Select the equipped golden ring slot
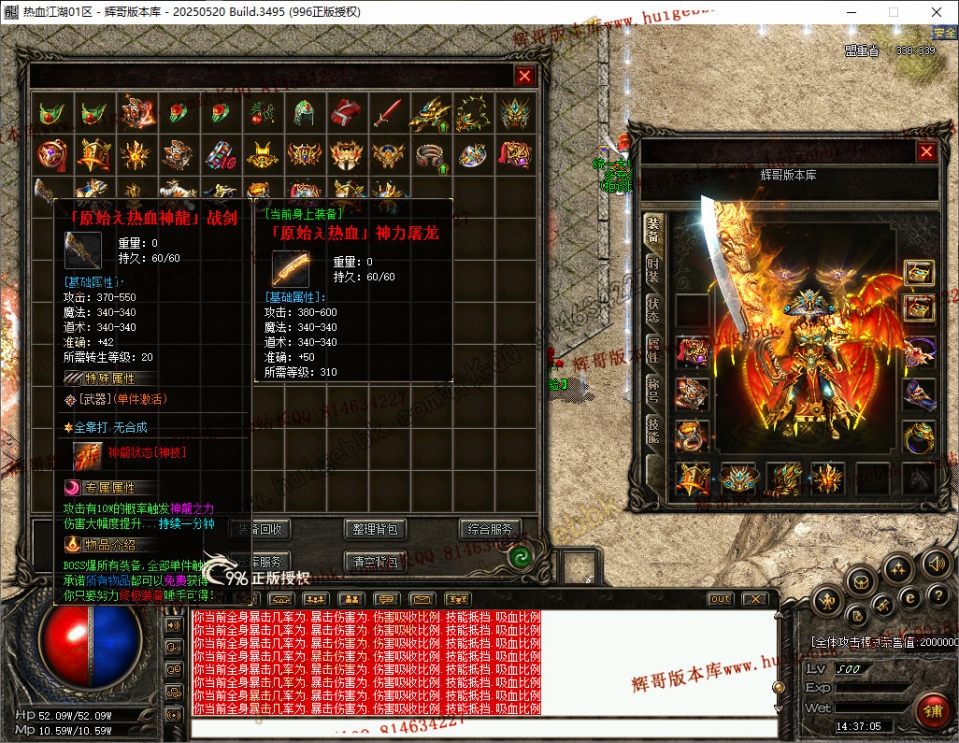The height and width of the screenshot is (743, 959). tap(918, 436)
